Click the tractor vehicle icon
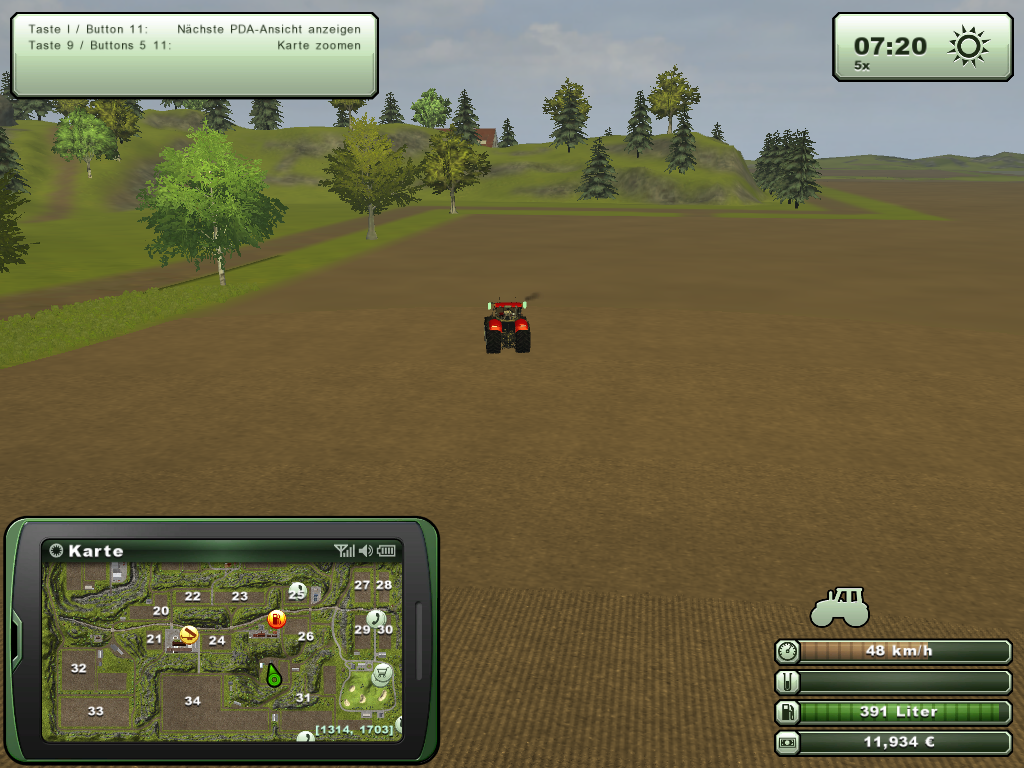The height and width of the screenshot is (768, 1024). pyautogui.click(x=839, y=607)
